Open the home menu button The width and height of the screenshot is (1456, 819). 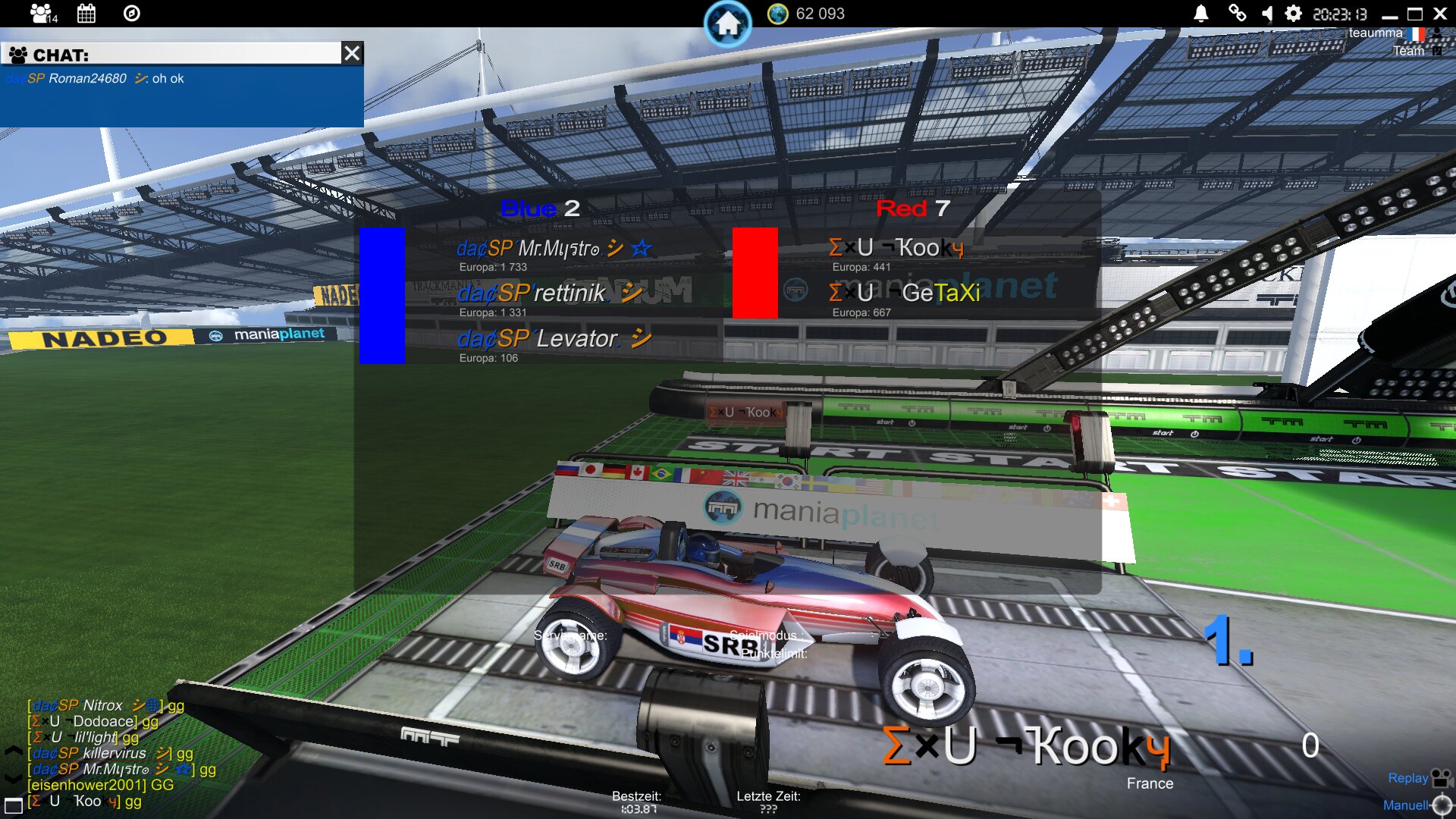click(x=727, y=24)
